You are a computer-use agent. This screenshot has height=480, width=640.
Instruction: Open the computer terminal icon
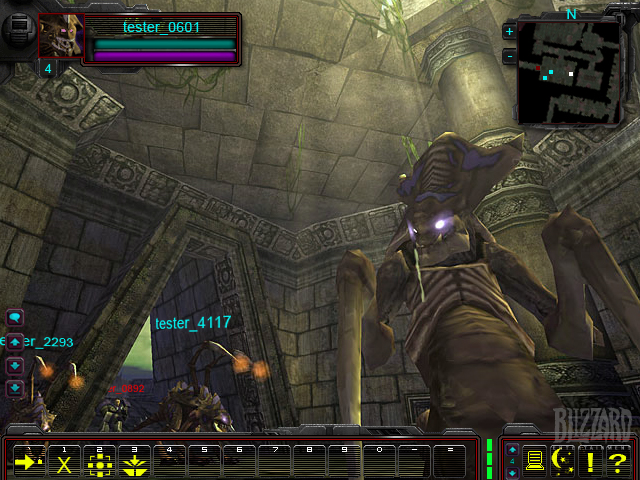coord(536,460)
